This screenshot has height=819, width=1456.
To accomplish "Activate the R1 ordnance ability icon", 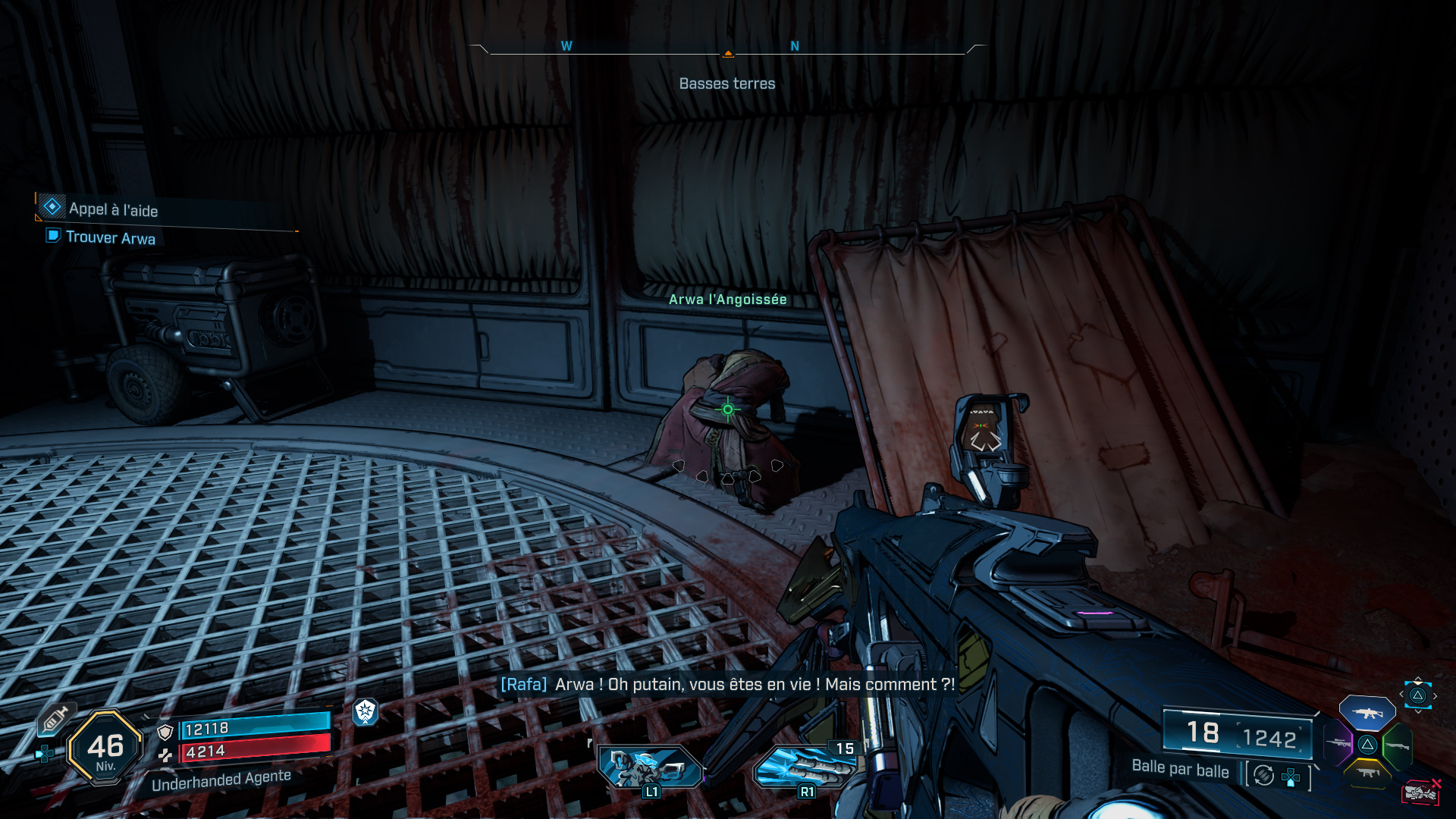I will [805, 767].
